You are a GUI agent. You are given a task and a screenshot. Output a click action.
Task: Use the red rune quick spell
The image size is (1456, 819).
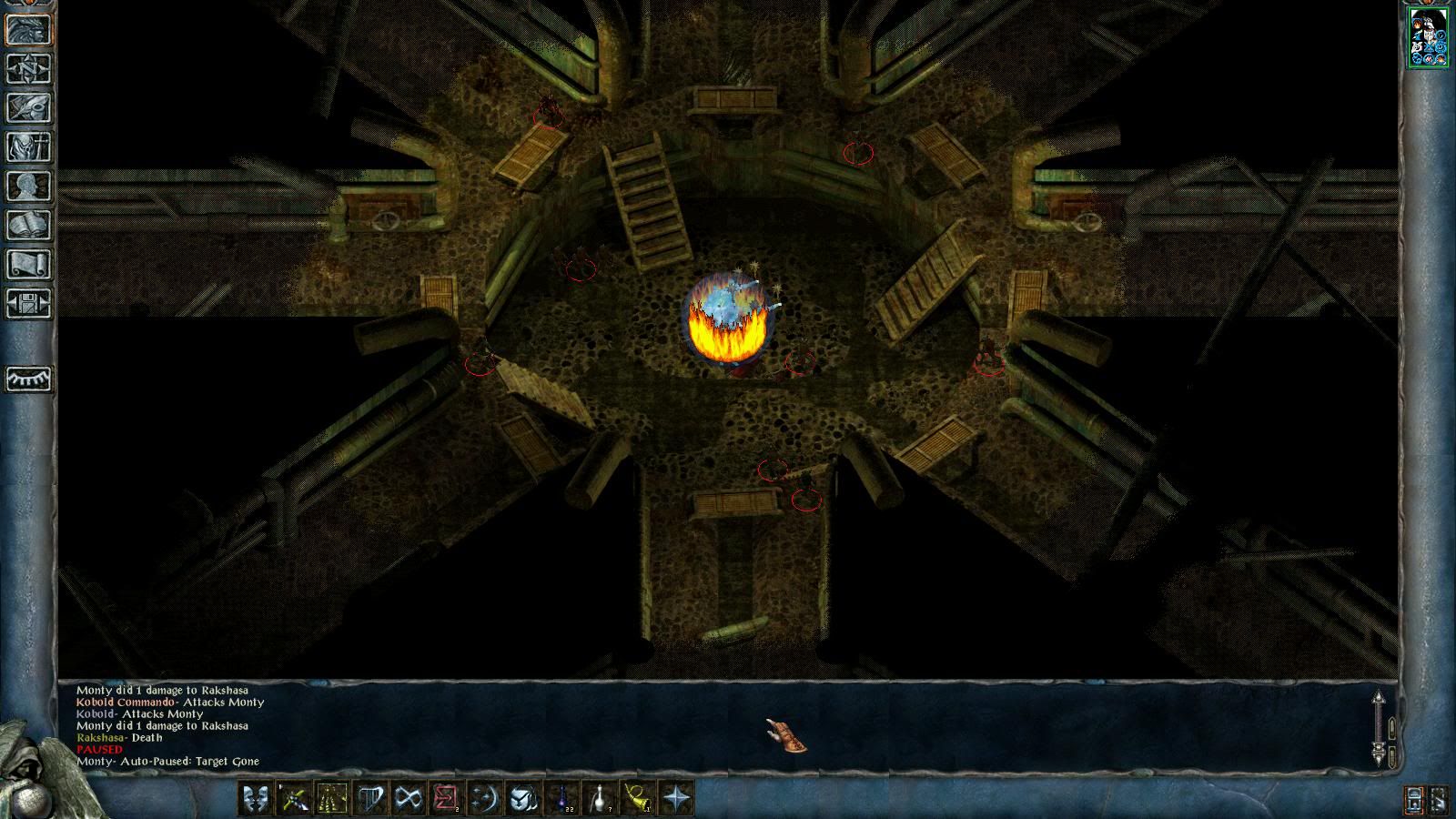pyautogui.click(x=446, y=799)
